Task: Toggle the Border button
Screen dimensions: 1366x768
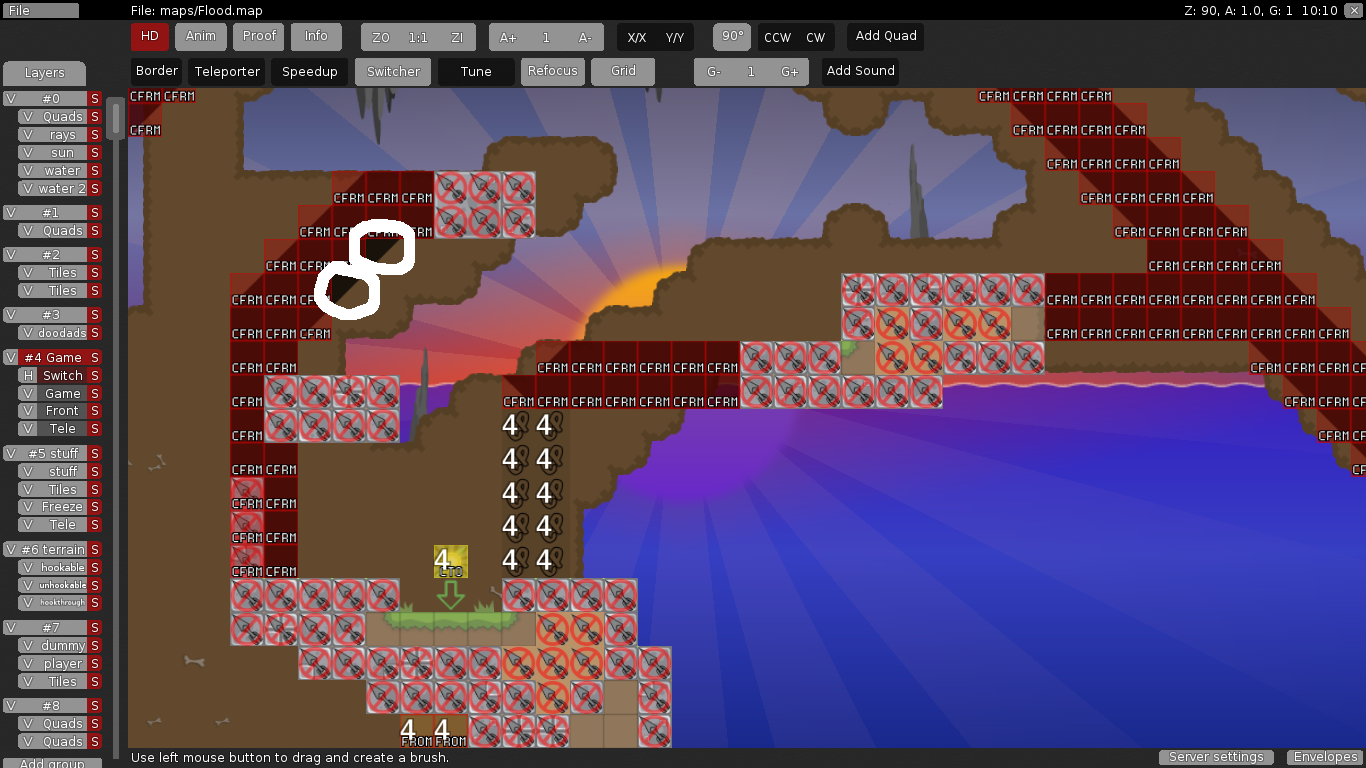Action: tap(157, 72)
